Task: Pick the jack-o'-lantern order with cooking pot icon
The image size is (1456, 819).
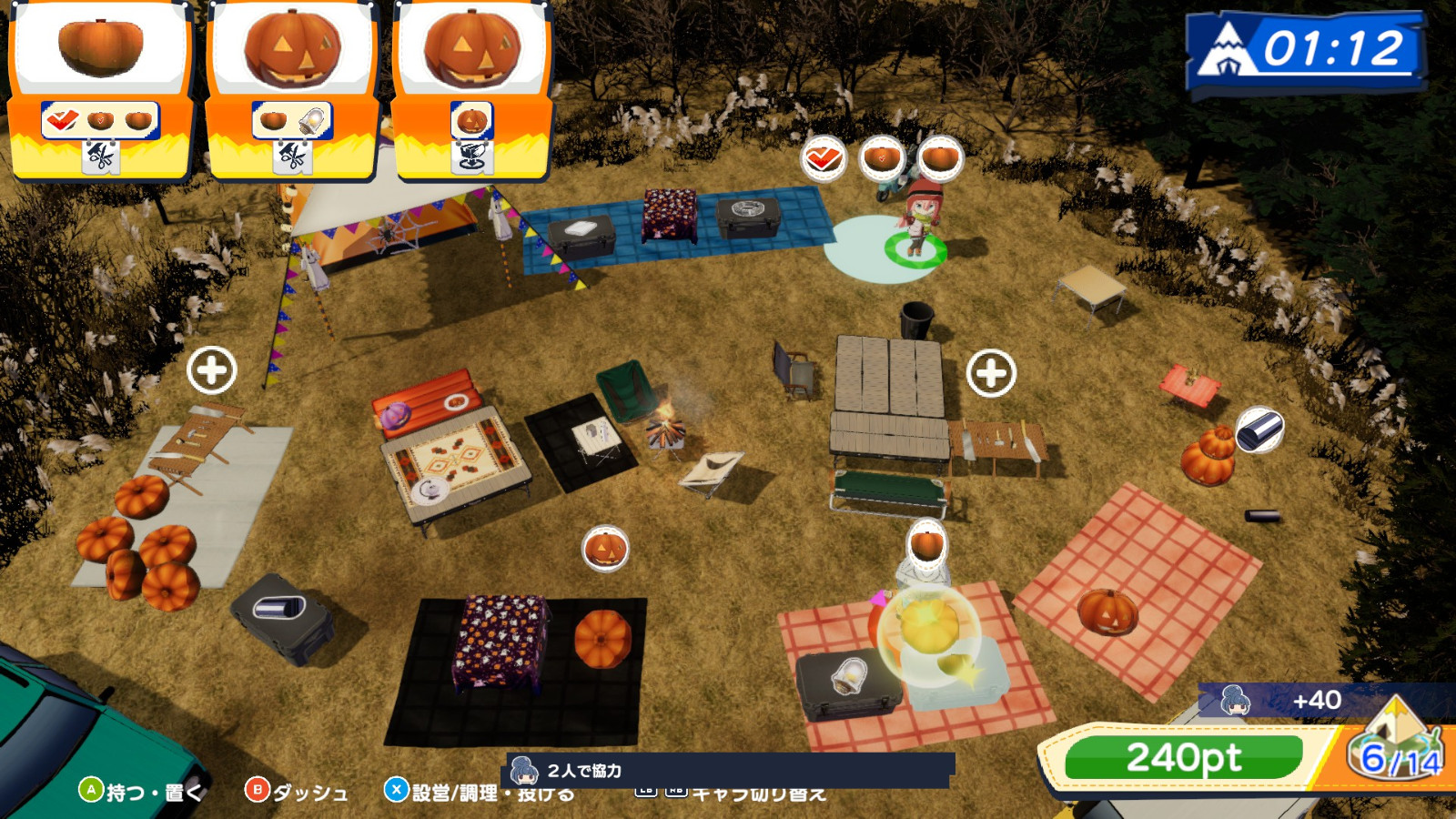Action: (x=471, y=89)
